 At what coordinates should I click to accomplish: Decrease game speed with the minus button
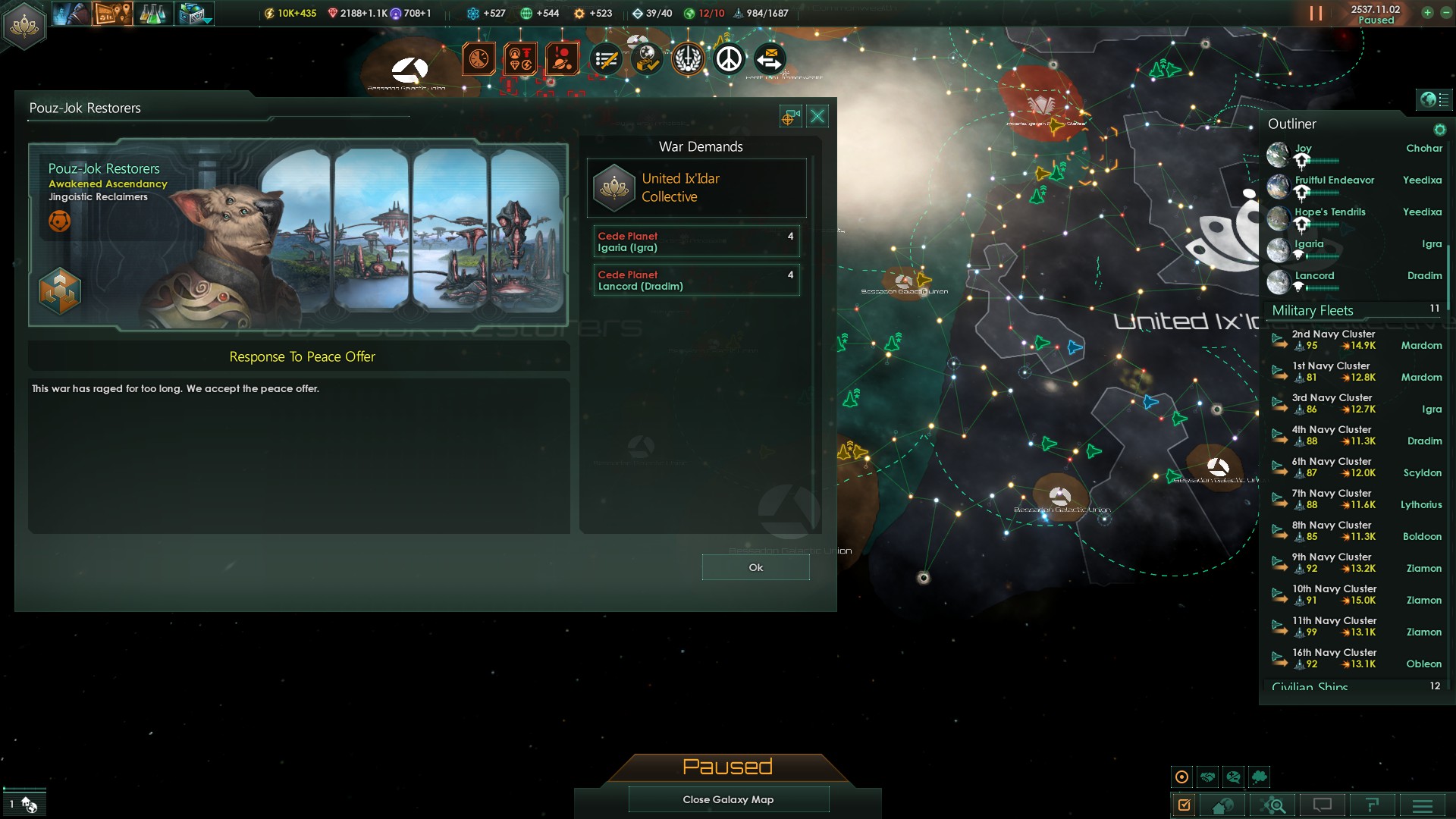(1445, 13)
